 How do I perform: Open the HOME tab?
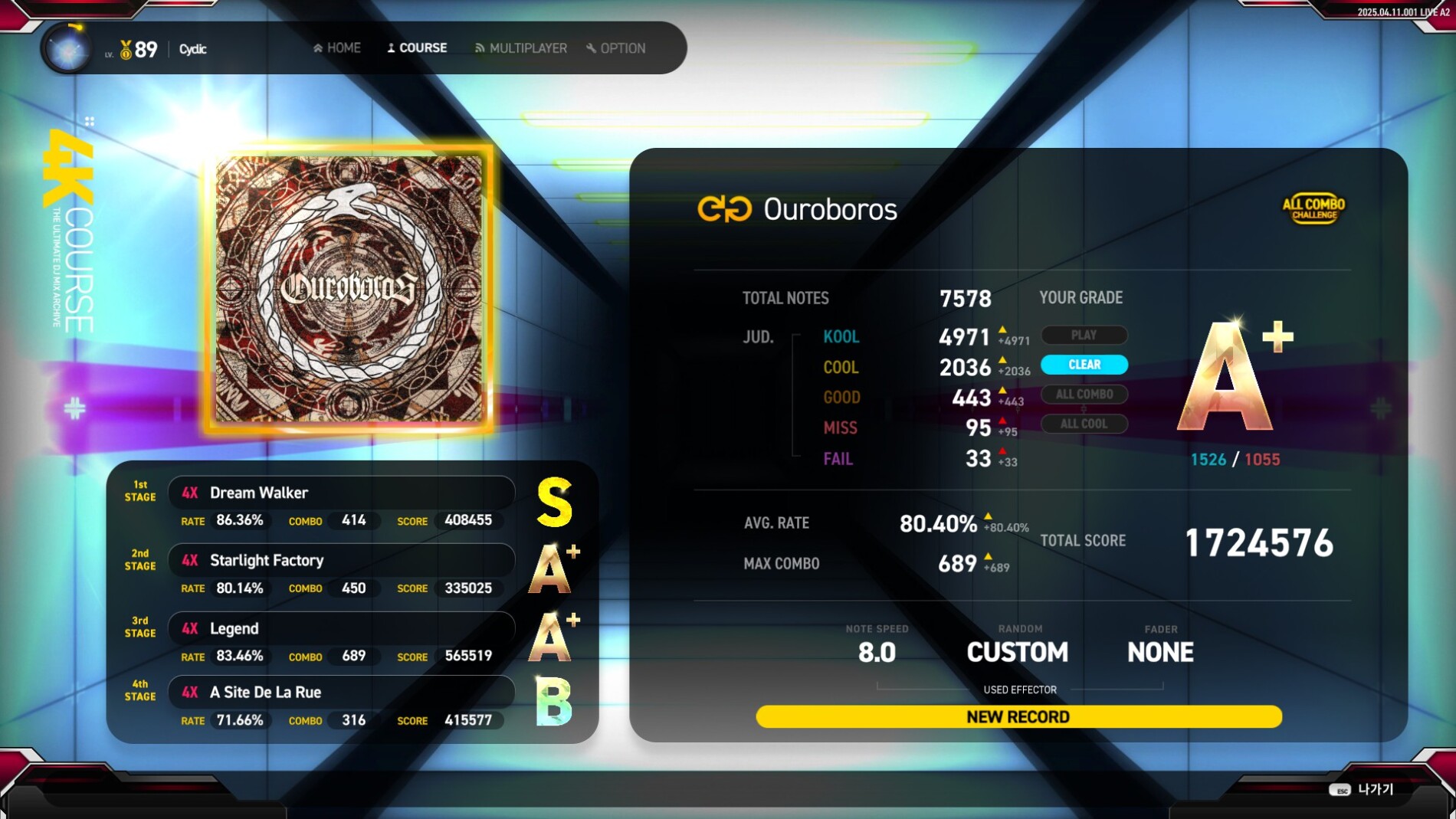(x=337, y=48)
